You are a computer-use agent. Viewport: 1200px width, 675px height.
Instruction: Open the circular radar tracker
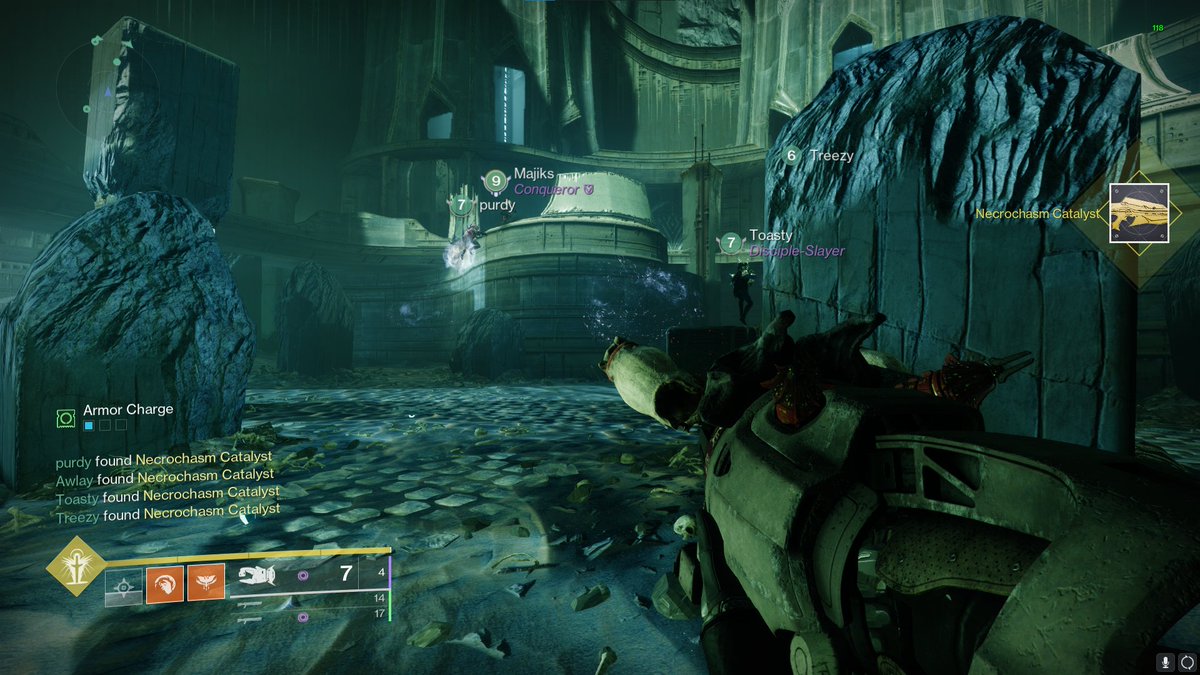[x=105, y=88]
